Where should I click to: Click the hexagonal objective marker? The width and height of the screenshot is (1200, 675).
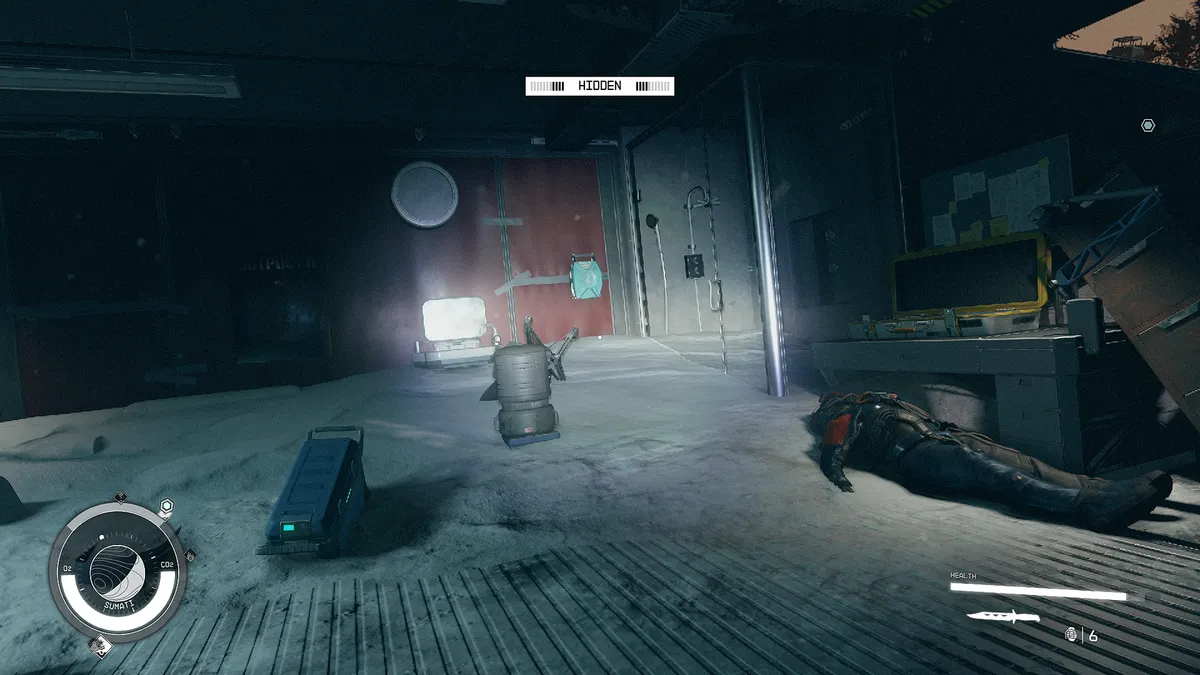point(1148,125)
